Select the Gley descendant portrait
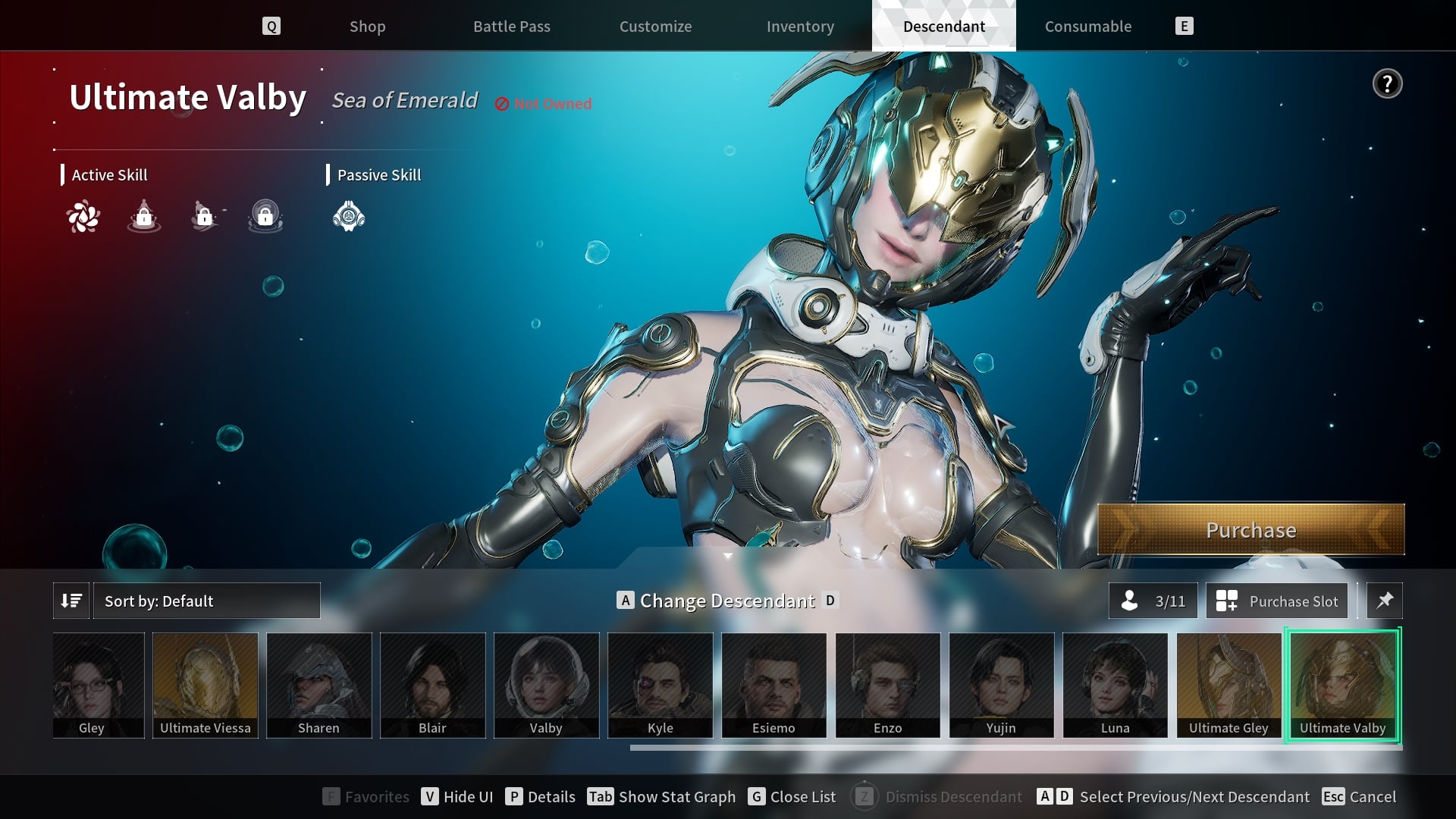1456x819 pixels. click(x=99, y=685)
